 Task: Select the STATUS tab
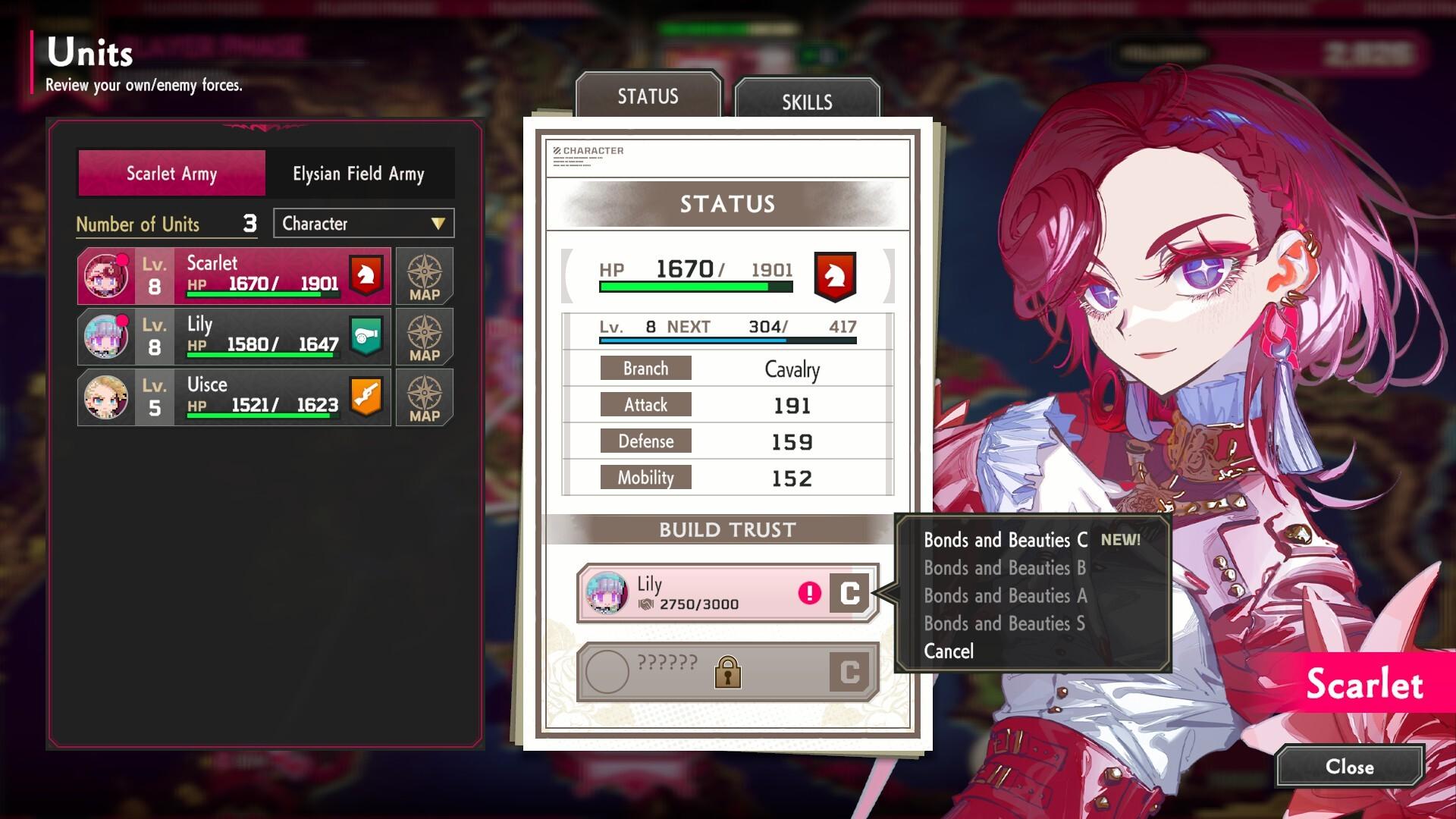coord(648,96)
